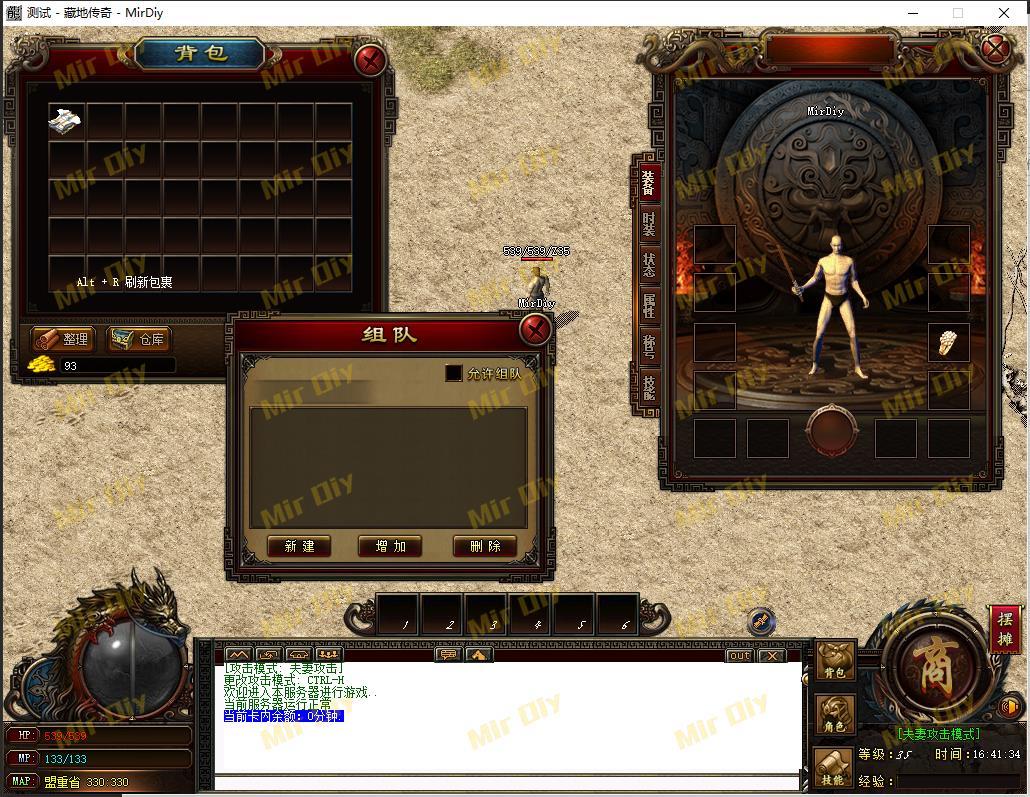Create a new party with 新建
1030x797 pixels.
(x=299, y=546)
